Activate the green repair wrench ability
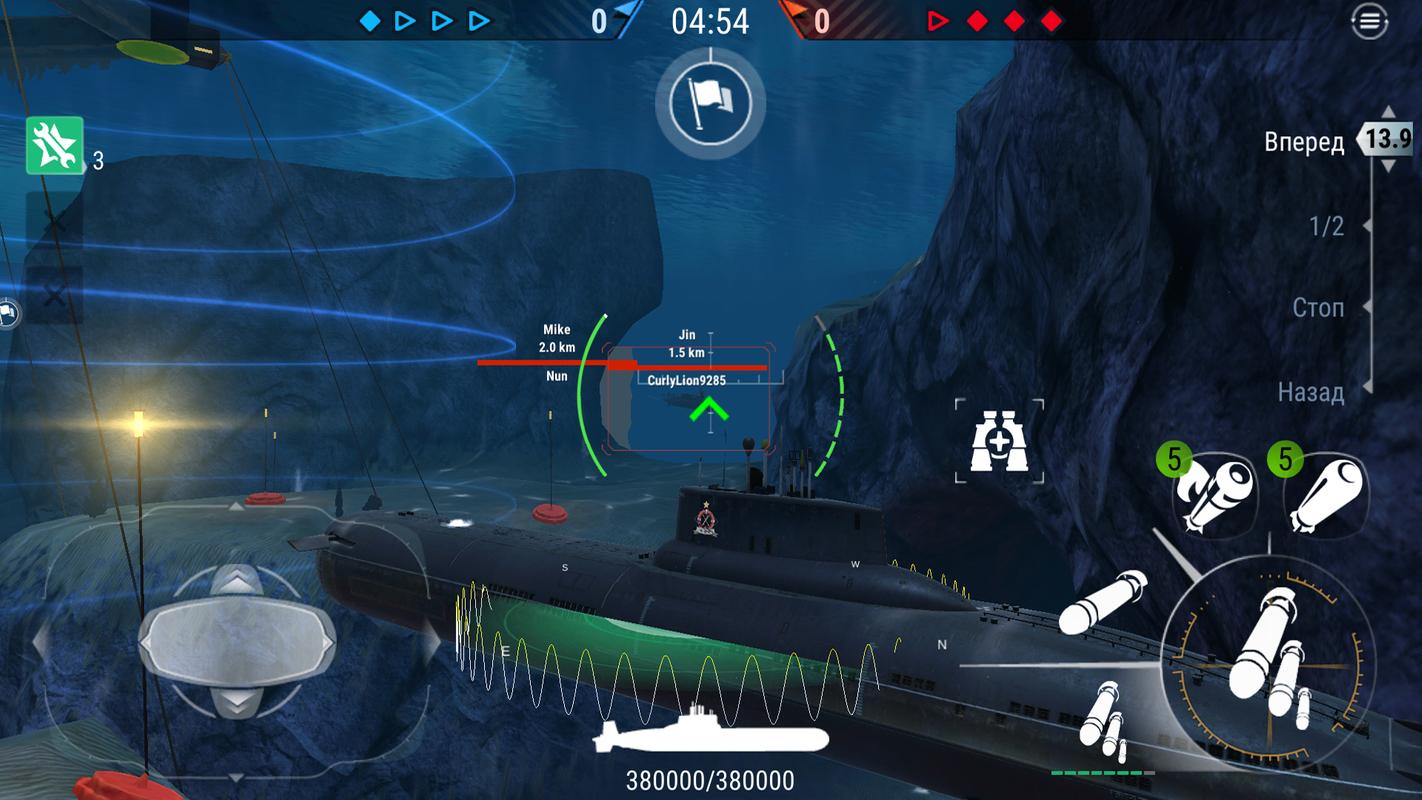This screenshot has width=1422, height=800. point(54,146)
